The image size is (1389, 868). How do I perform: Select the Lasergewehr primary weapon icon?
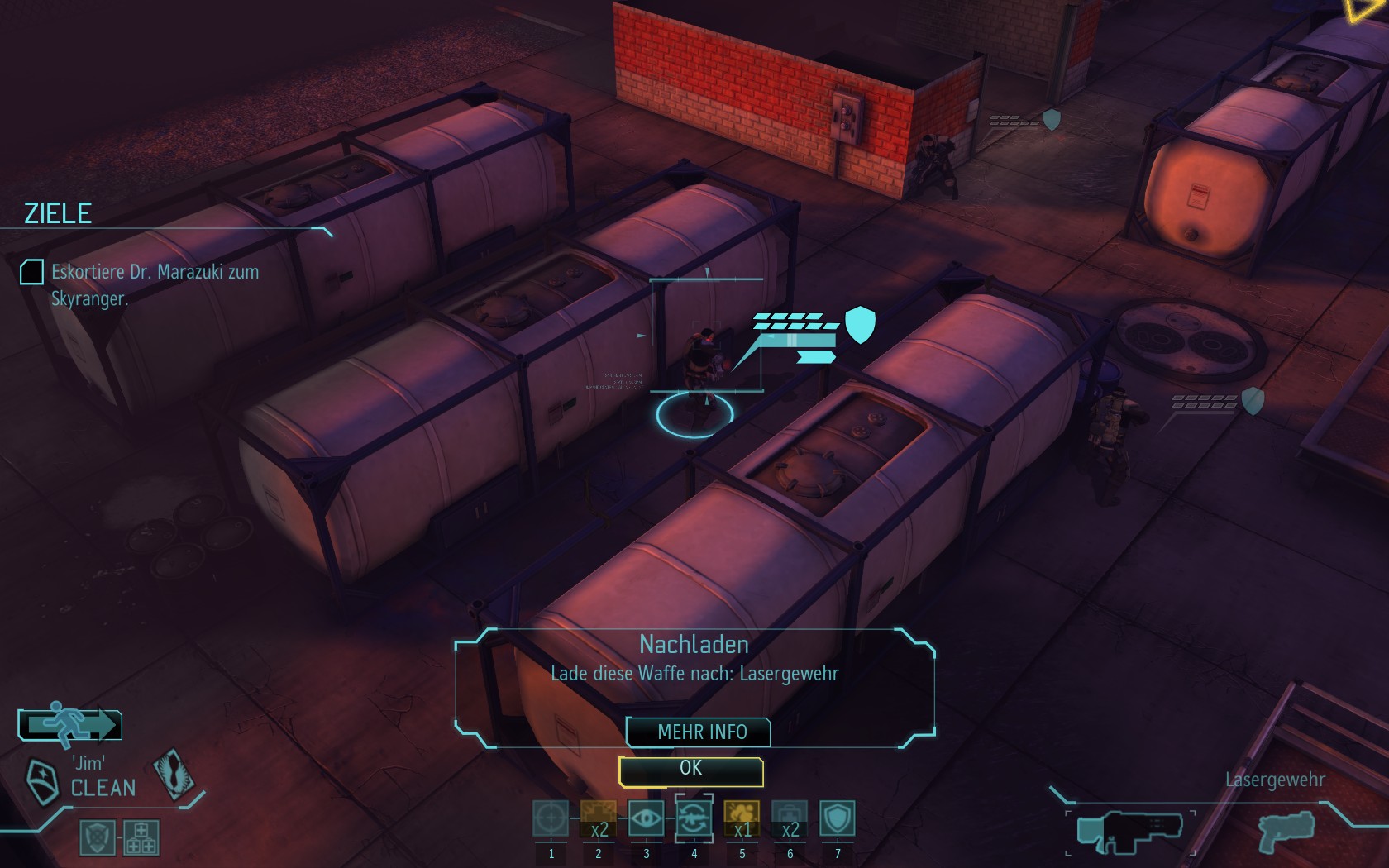tap(1129, 831)
